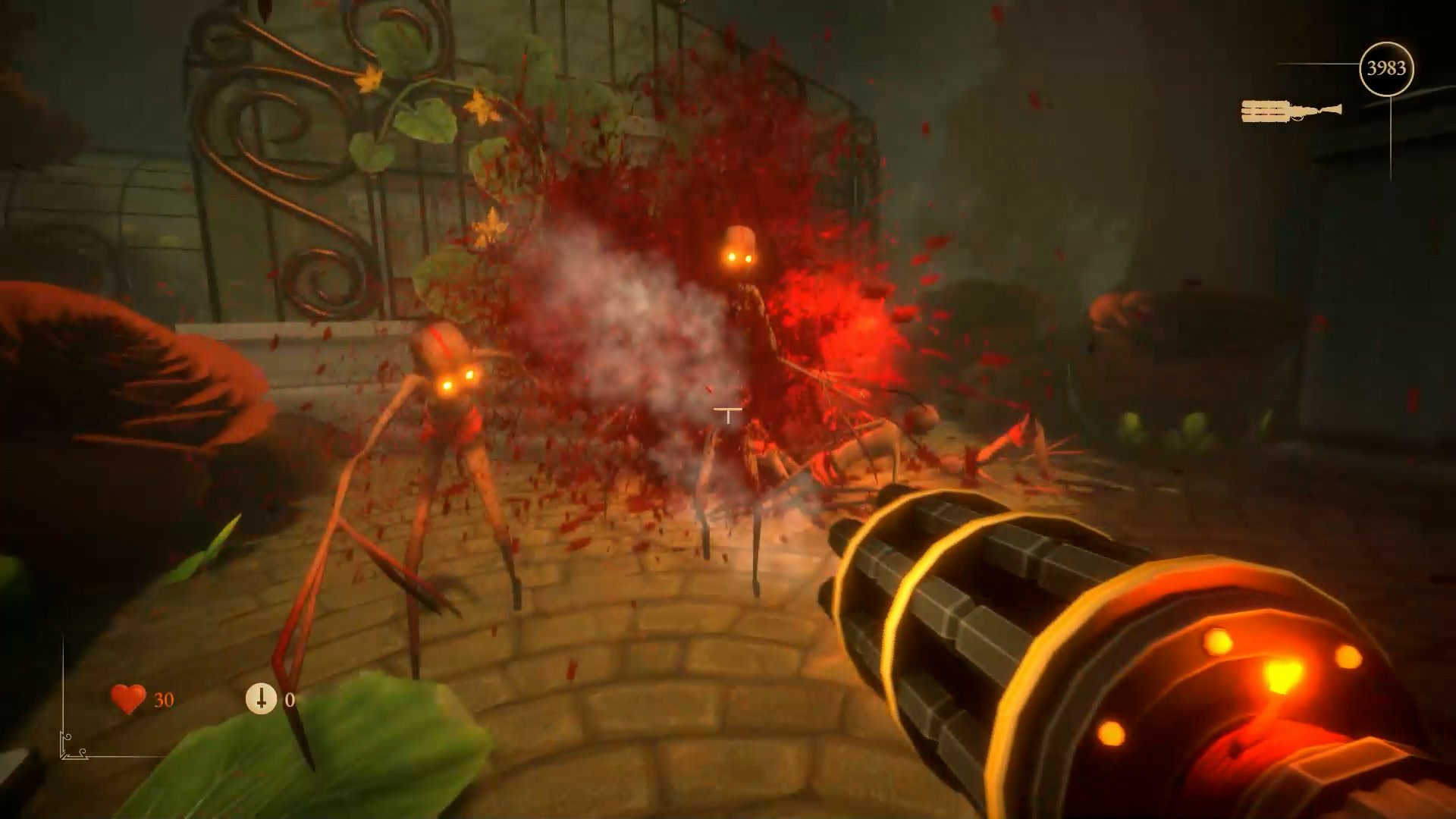
Task: Select the minigun weapon icon
Action: coord(1291,111)
